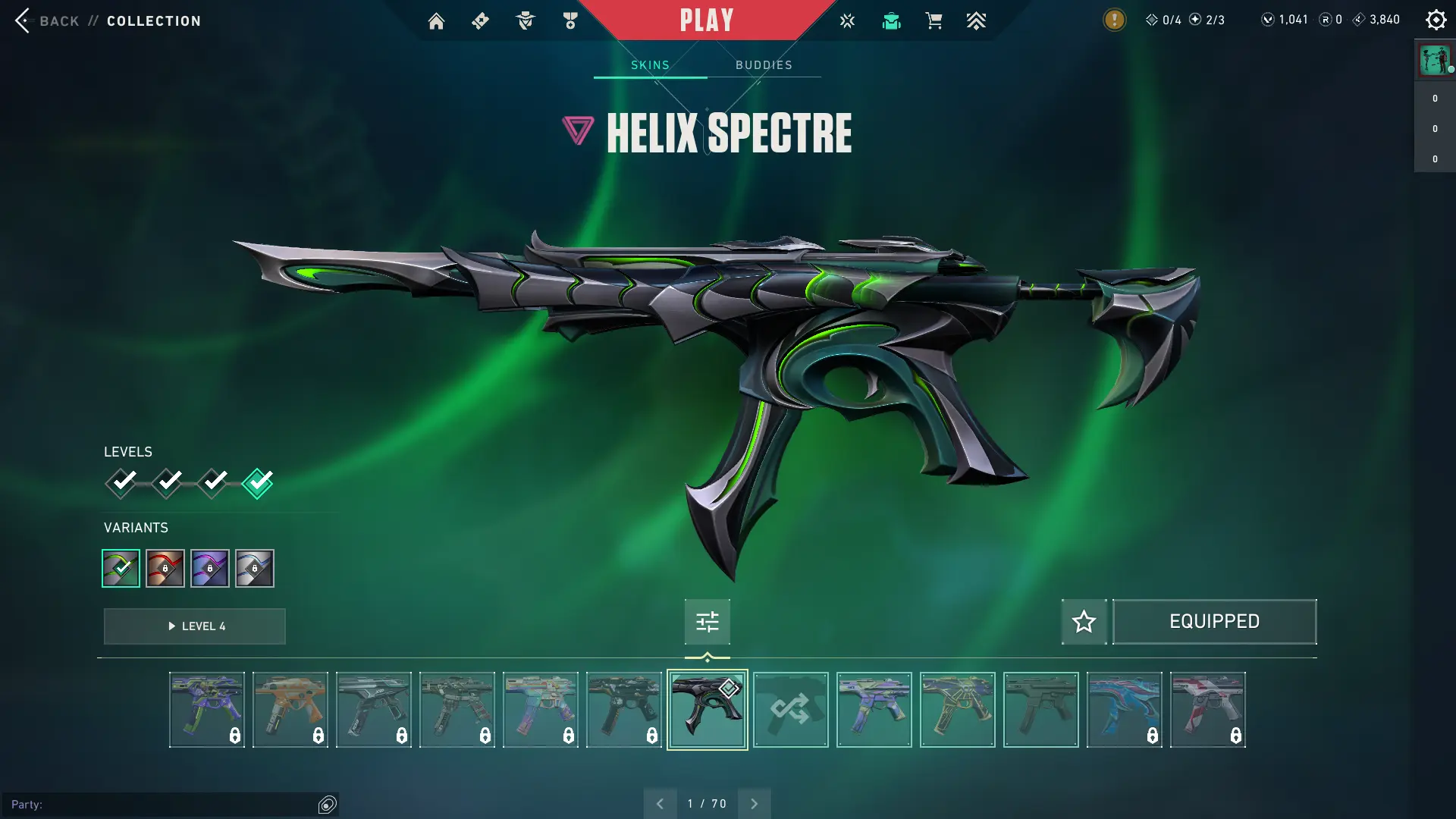Go back from the Collection screen
Viewport: 1456px width, 819px height.
[47, 20]
